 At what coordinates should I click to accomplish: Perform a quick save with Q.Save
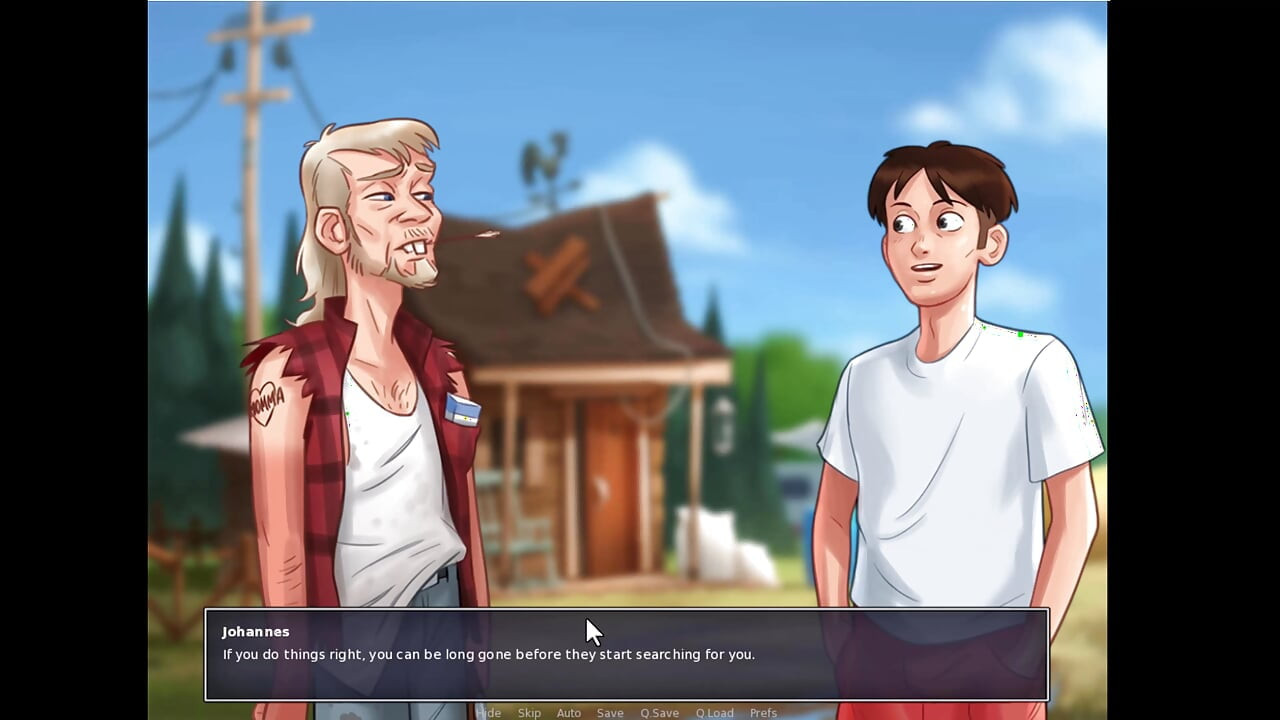[x=659, y=712]
